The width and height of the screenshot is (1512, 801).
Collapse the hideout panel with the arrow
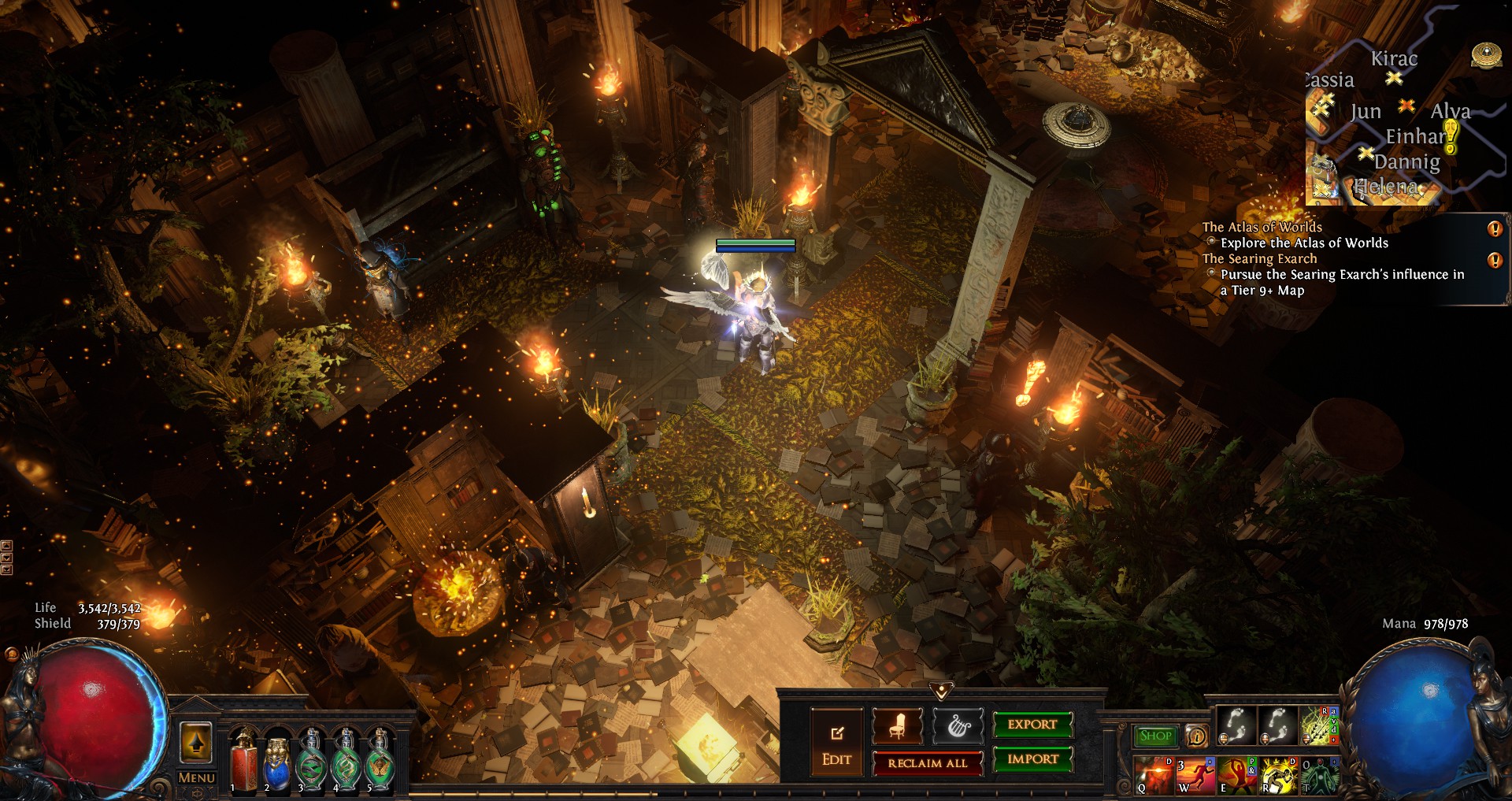(x=941, y=691)
